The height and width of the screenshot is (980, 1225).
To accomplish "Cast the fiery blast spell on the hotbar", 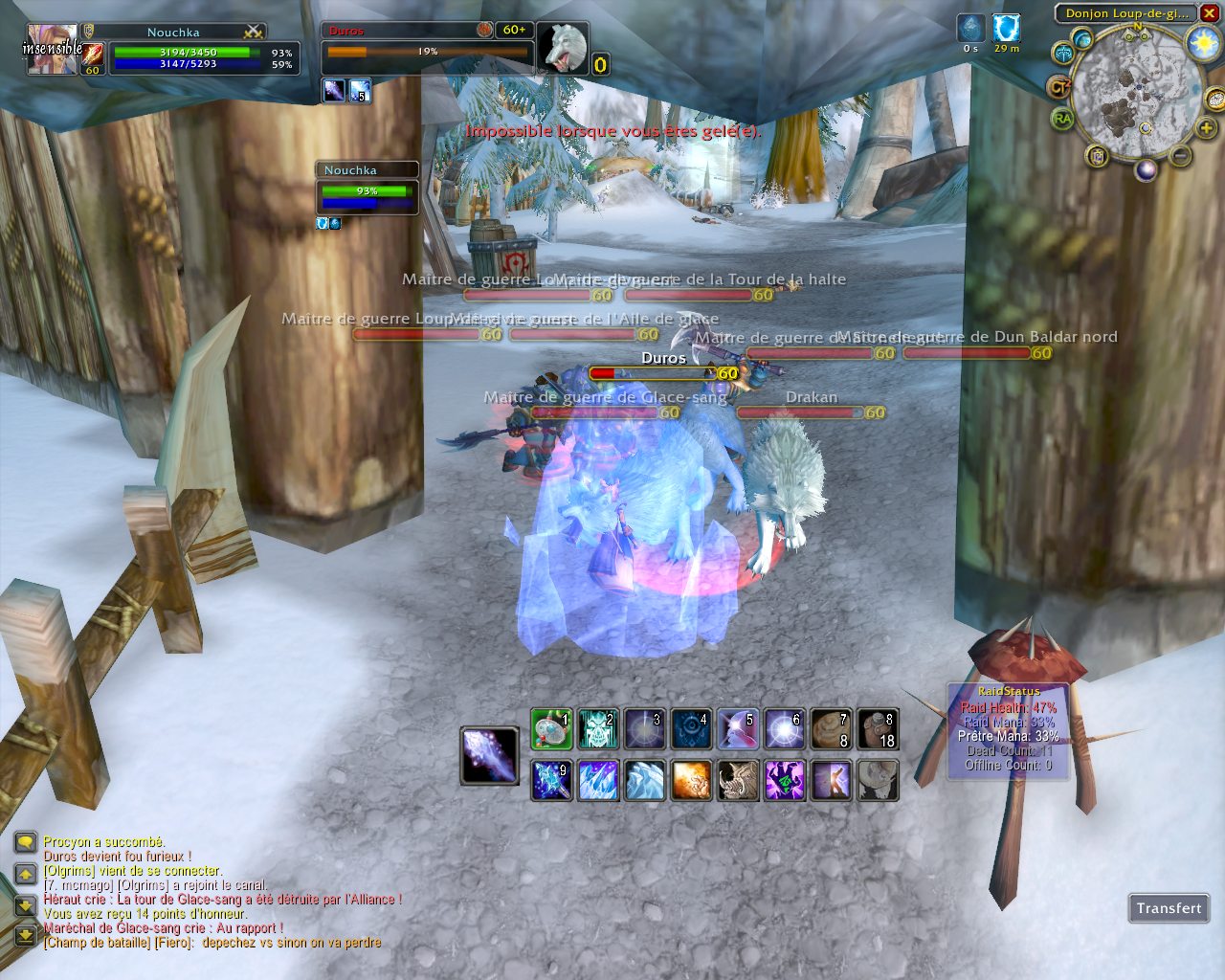I will [x=691, y=780].
